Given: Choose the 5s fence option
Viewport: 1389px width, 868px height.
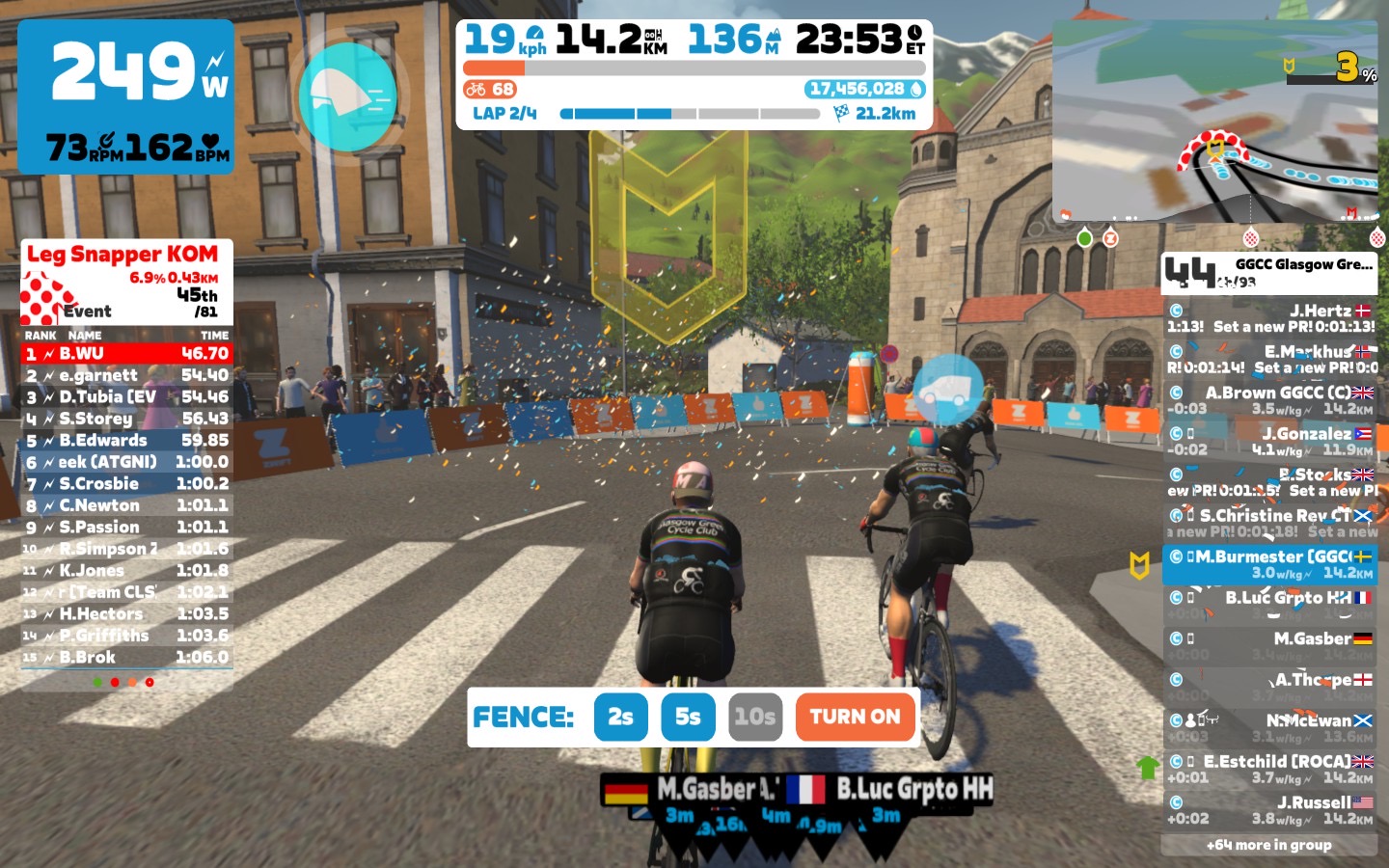Looking at the screenshot, I should pos(688,717).
